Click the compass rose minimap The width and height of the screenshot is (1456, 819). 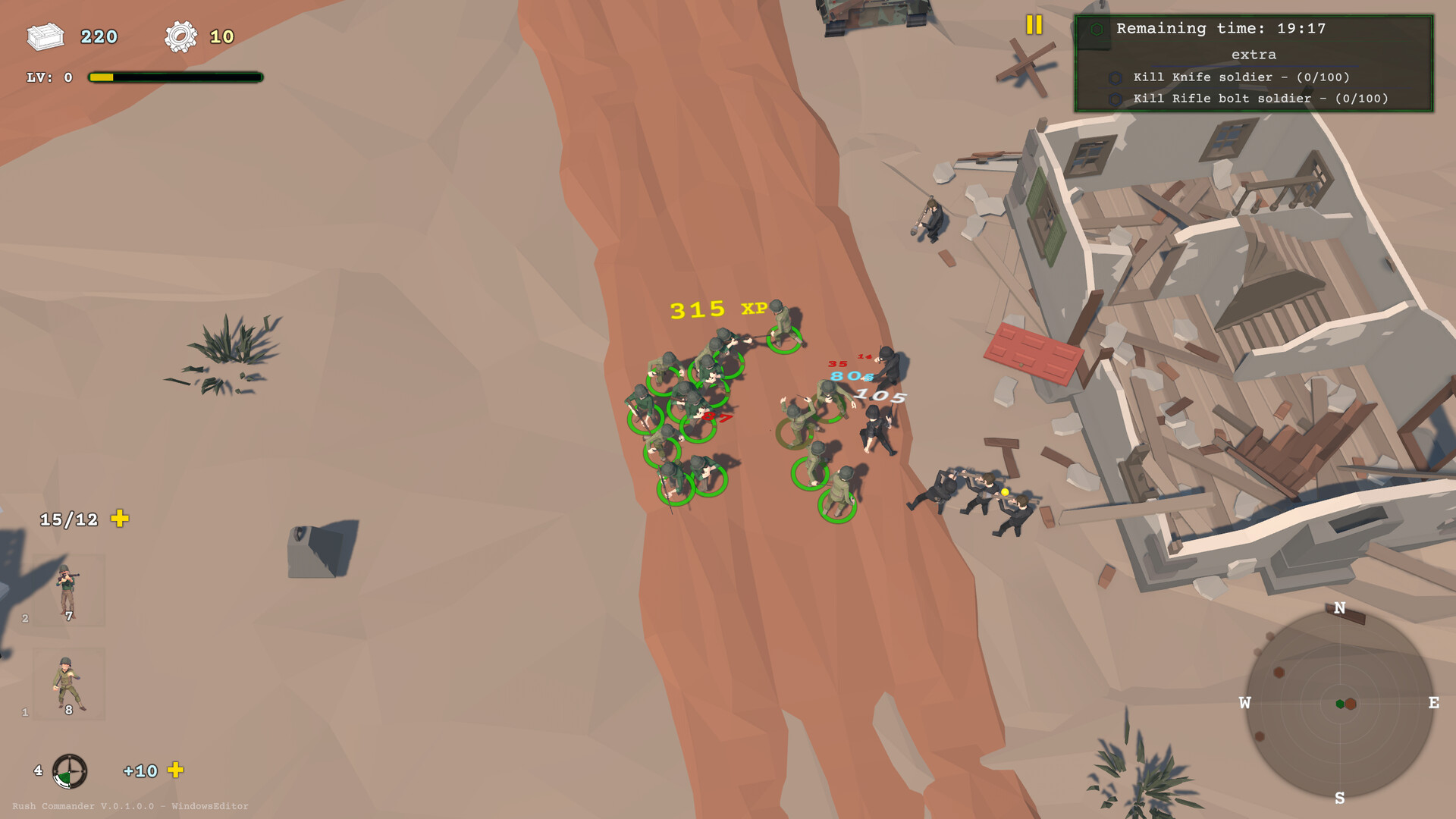[x=1341, y=701]
